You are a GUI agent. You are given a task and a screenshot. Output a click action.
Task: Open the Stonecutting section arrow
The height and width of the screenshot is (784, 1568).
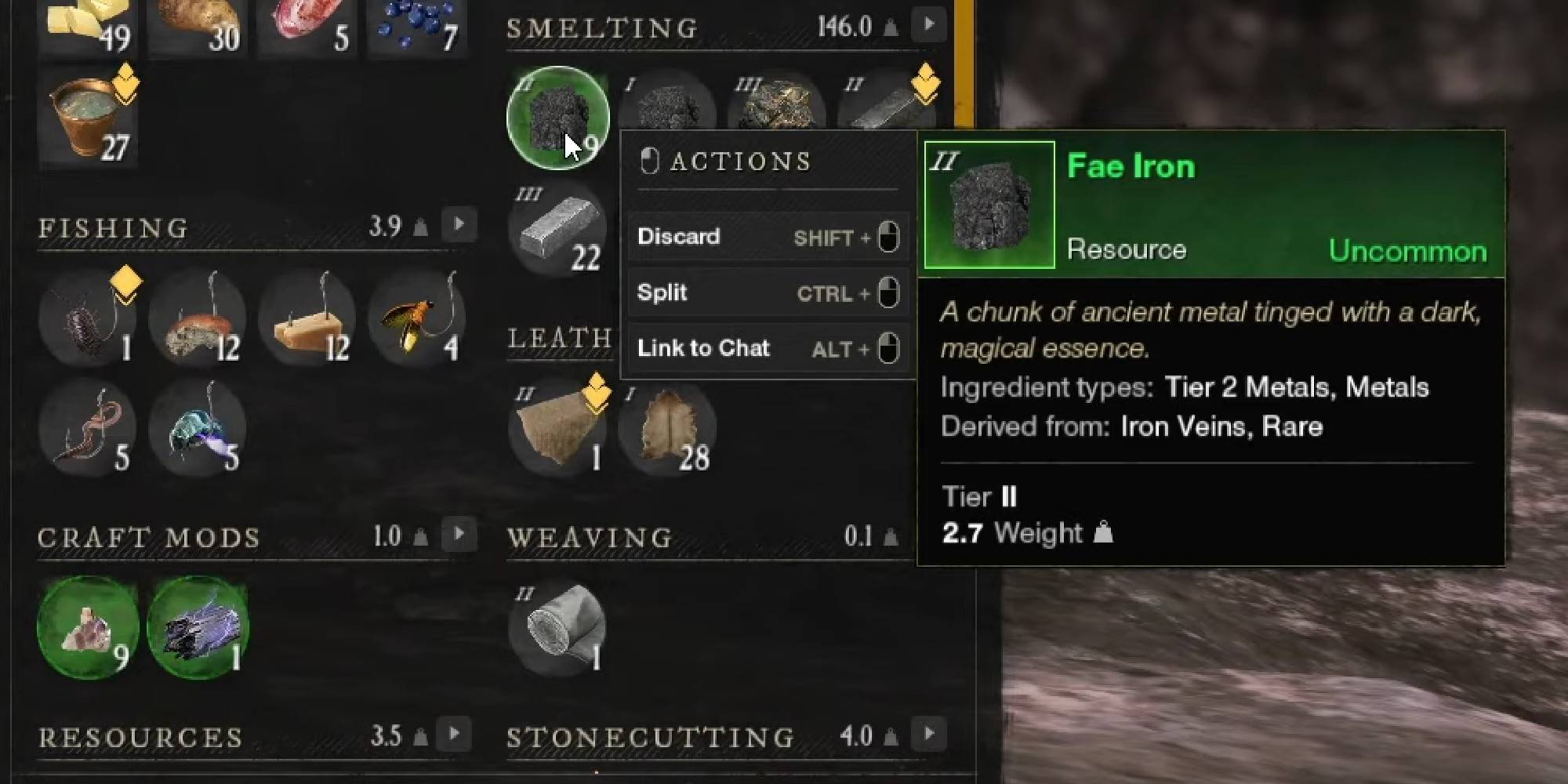coord(929,735)
